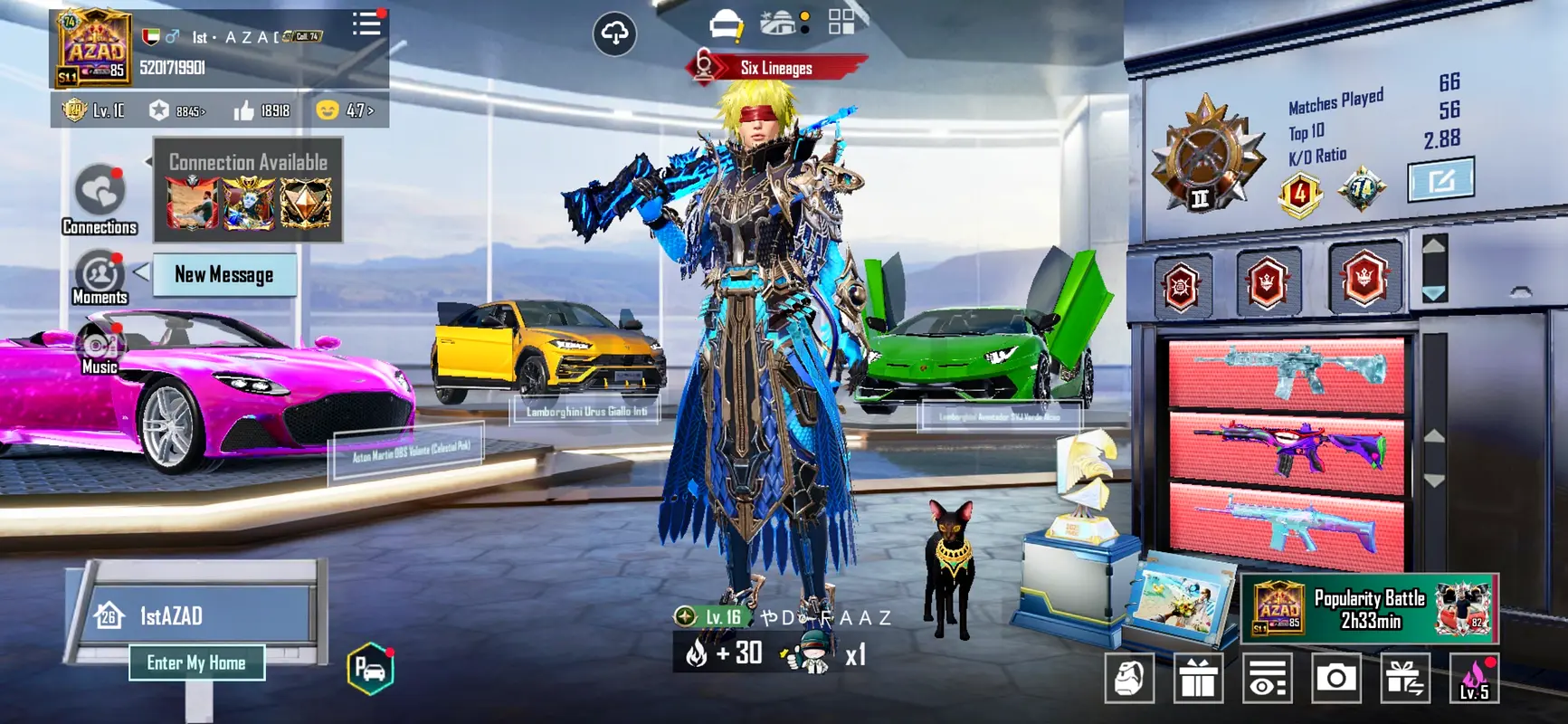Click the likes thumbs-up counter
This screenshot has height=724, width=1568.
pyautogui.click(x=261, y=110)
